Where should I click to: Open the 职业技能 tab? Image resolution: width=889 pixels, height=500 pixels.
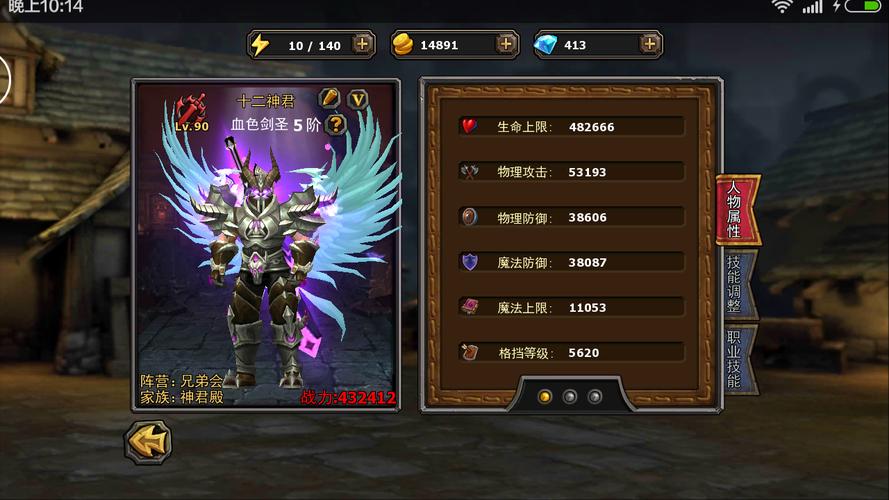735,358
